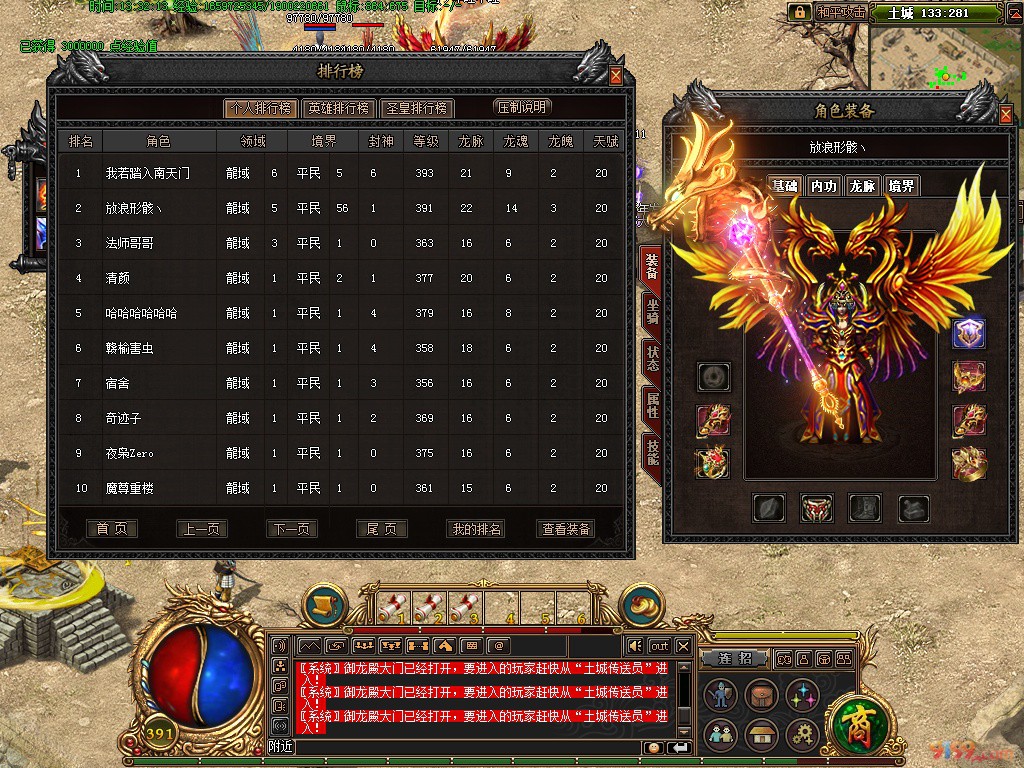
Task: Open the 圣皇排行榜 ranking tab
Action: click(x=416, y=108)
